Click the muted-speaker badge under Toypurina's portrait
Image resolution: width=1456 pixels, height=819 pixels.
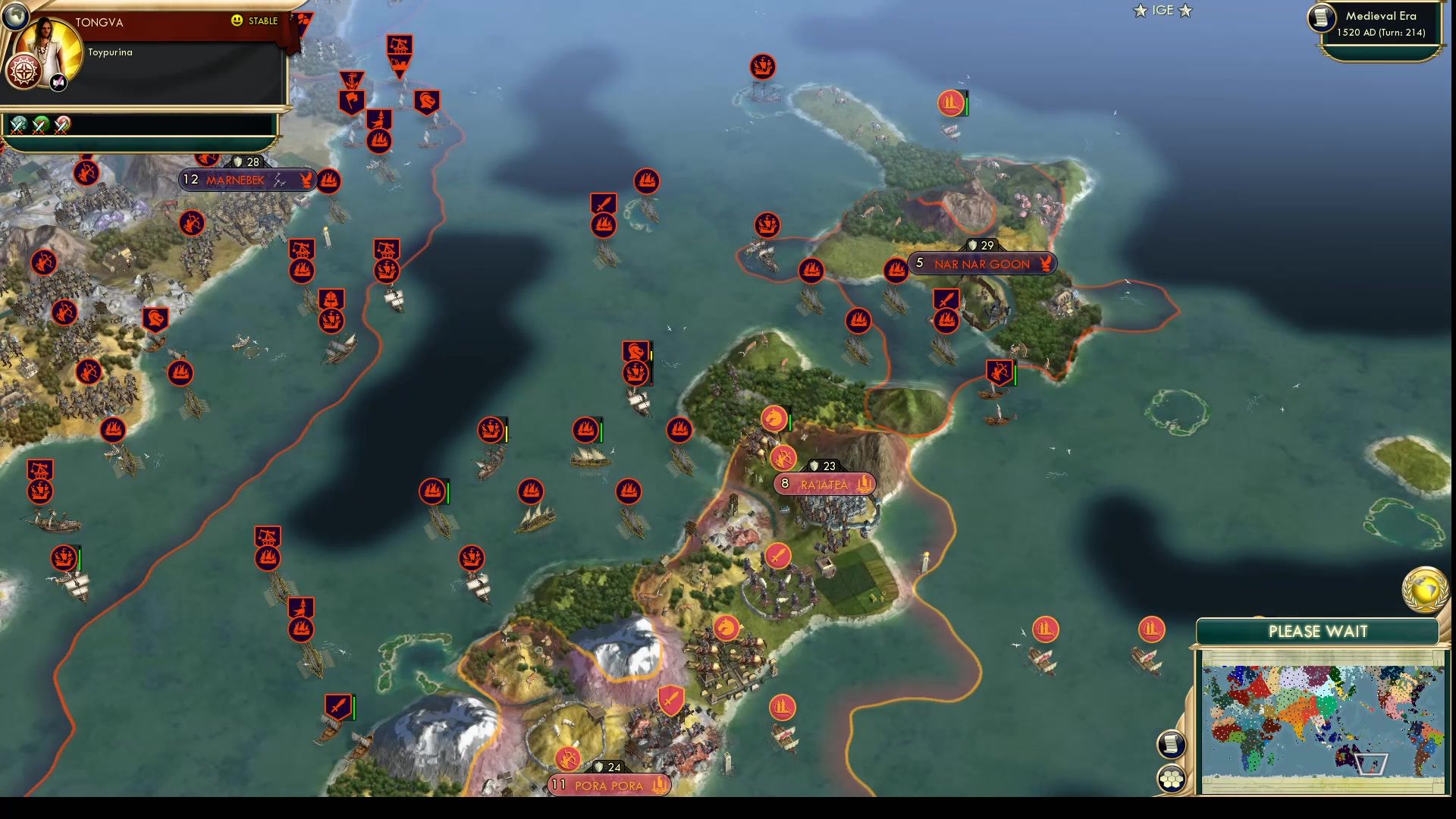(58, 82)
